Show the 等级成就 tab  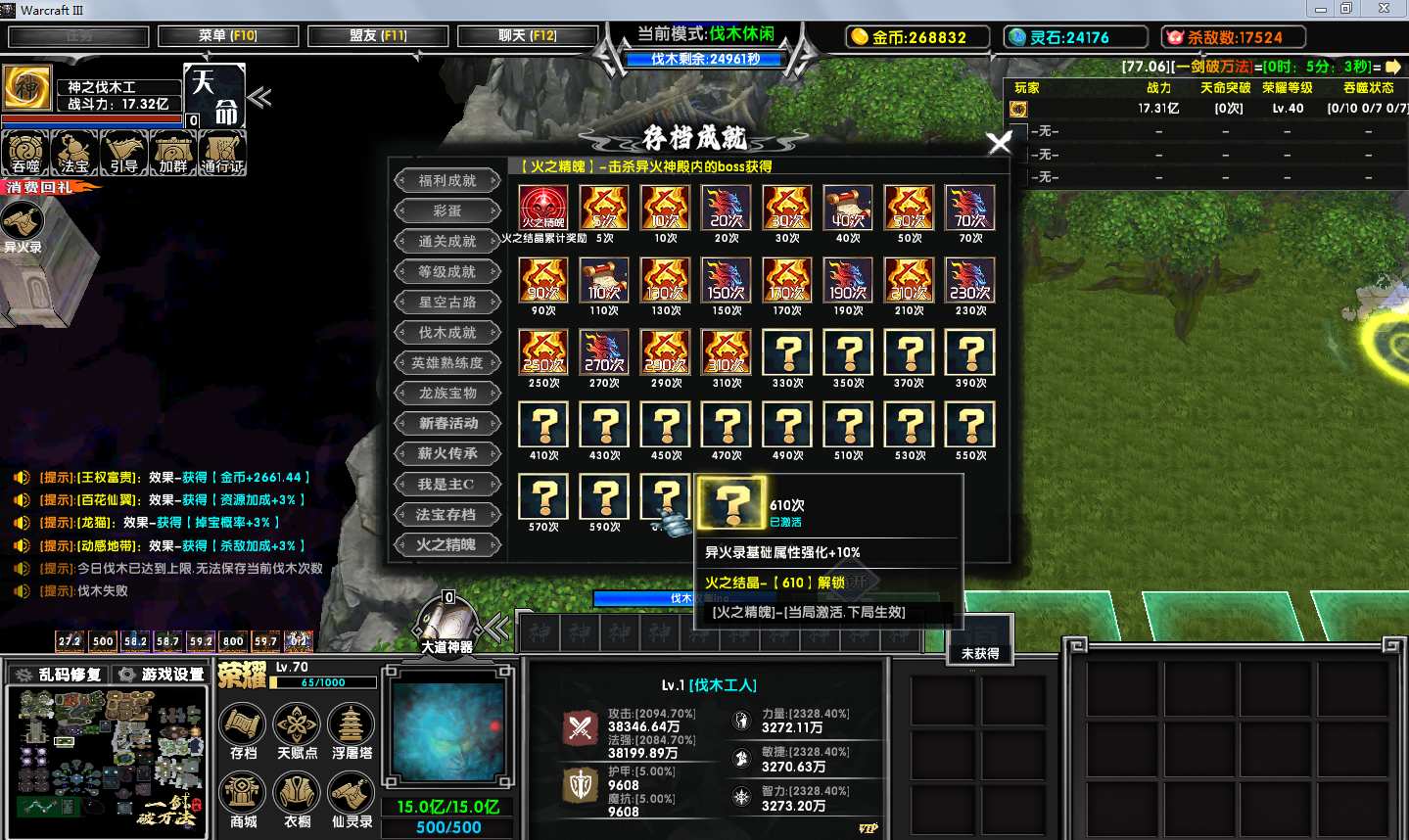(x=447, y=272)
